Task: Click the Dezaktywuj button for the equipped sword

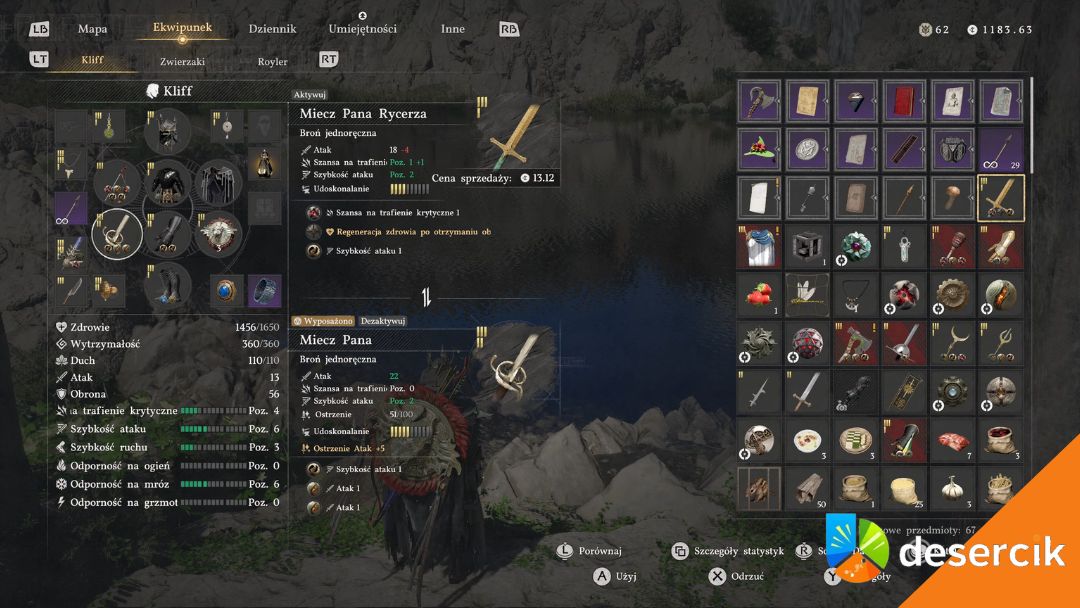Action: click(383, 321)
